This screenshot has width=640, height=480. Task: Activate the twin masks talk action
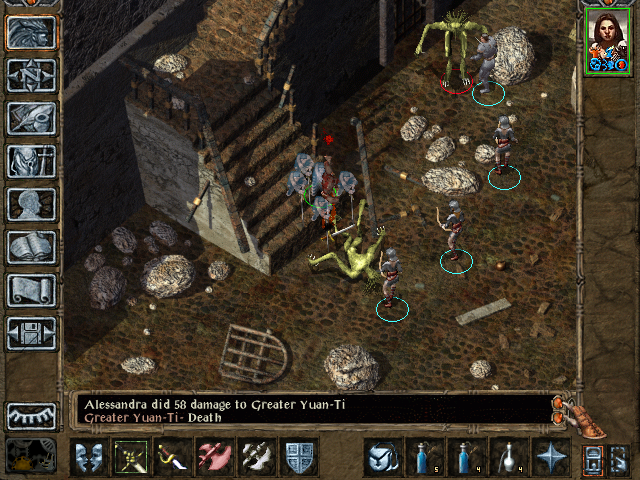tap(88, 457)
